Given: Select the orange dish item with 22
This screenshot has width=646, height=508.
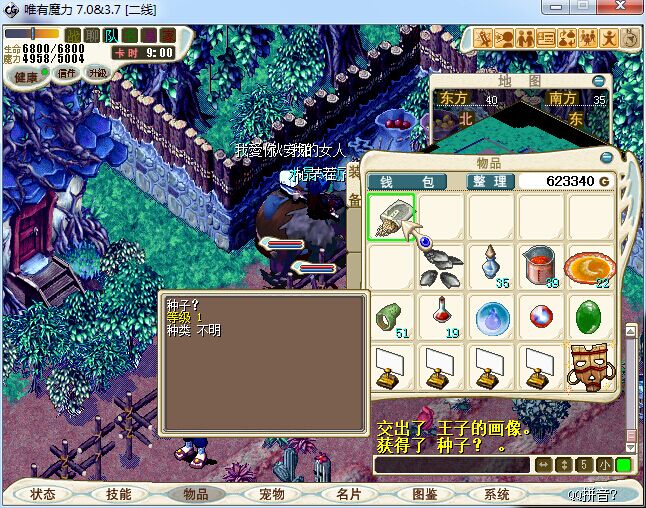Looking at the screenshot, I should point(591,267).
